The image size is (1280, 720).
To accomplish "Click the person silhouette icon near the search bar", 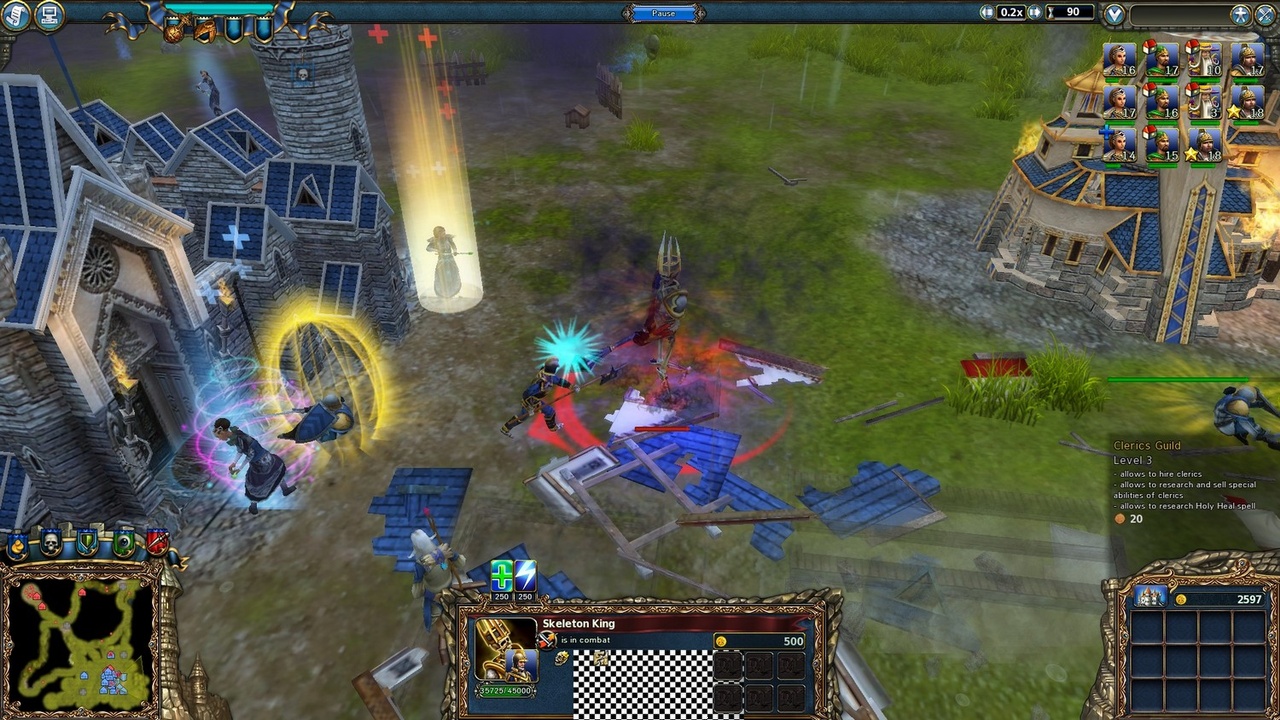I will [1241, 14].
